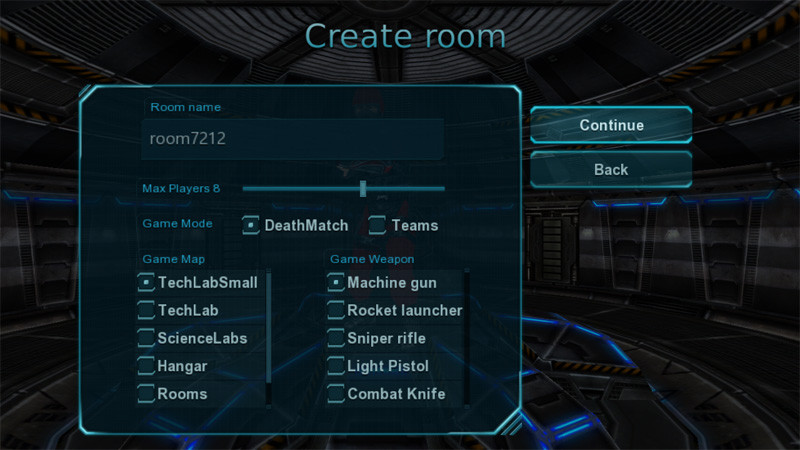Click the Continue button

click(611, 125)
